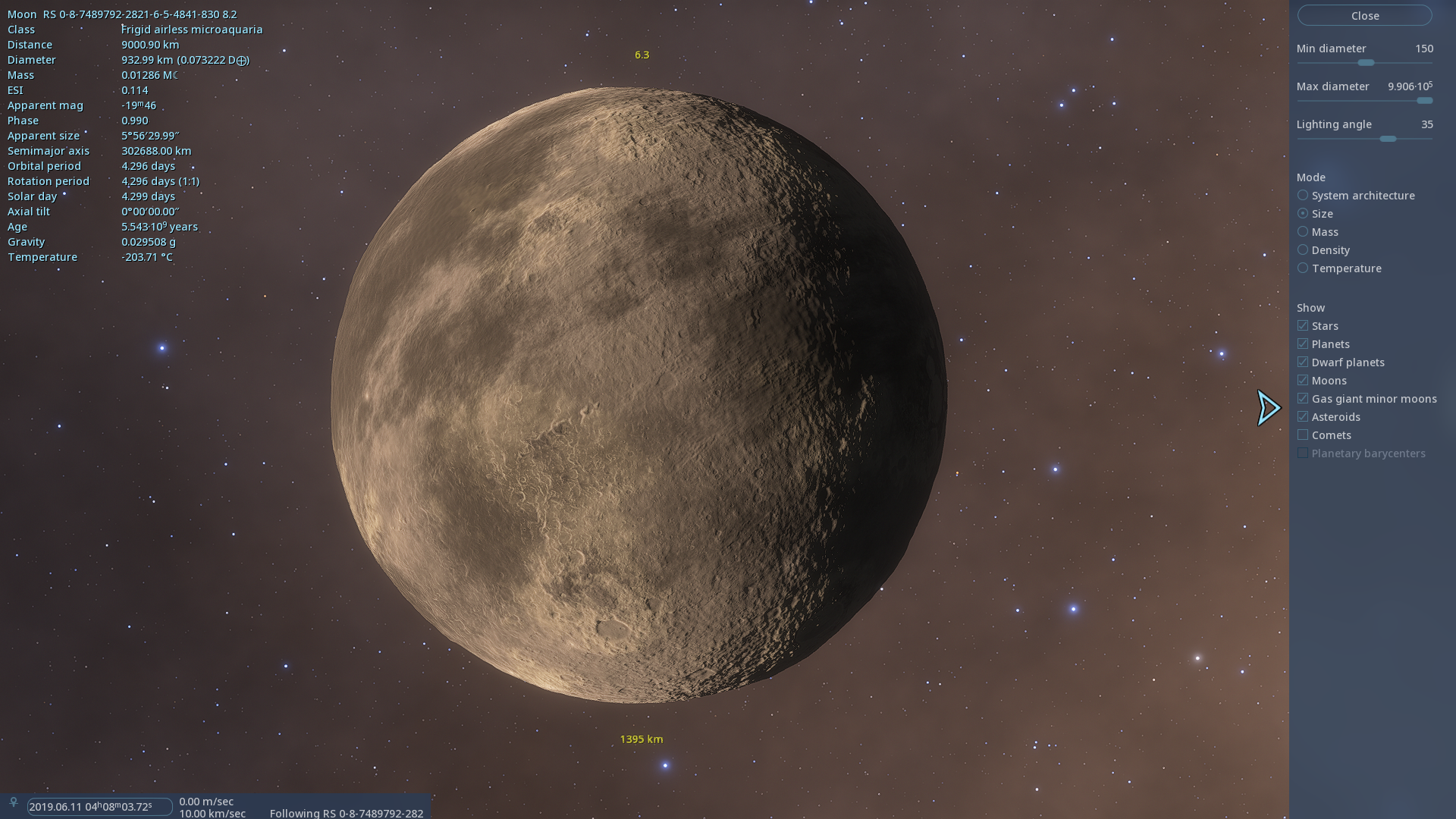Viewport: 1456px width, 819px height.
Task: Click the date and time field
Action: pyautogui.click(x=99, y=807)
